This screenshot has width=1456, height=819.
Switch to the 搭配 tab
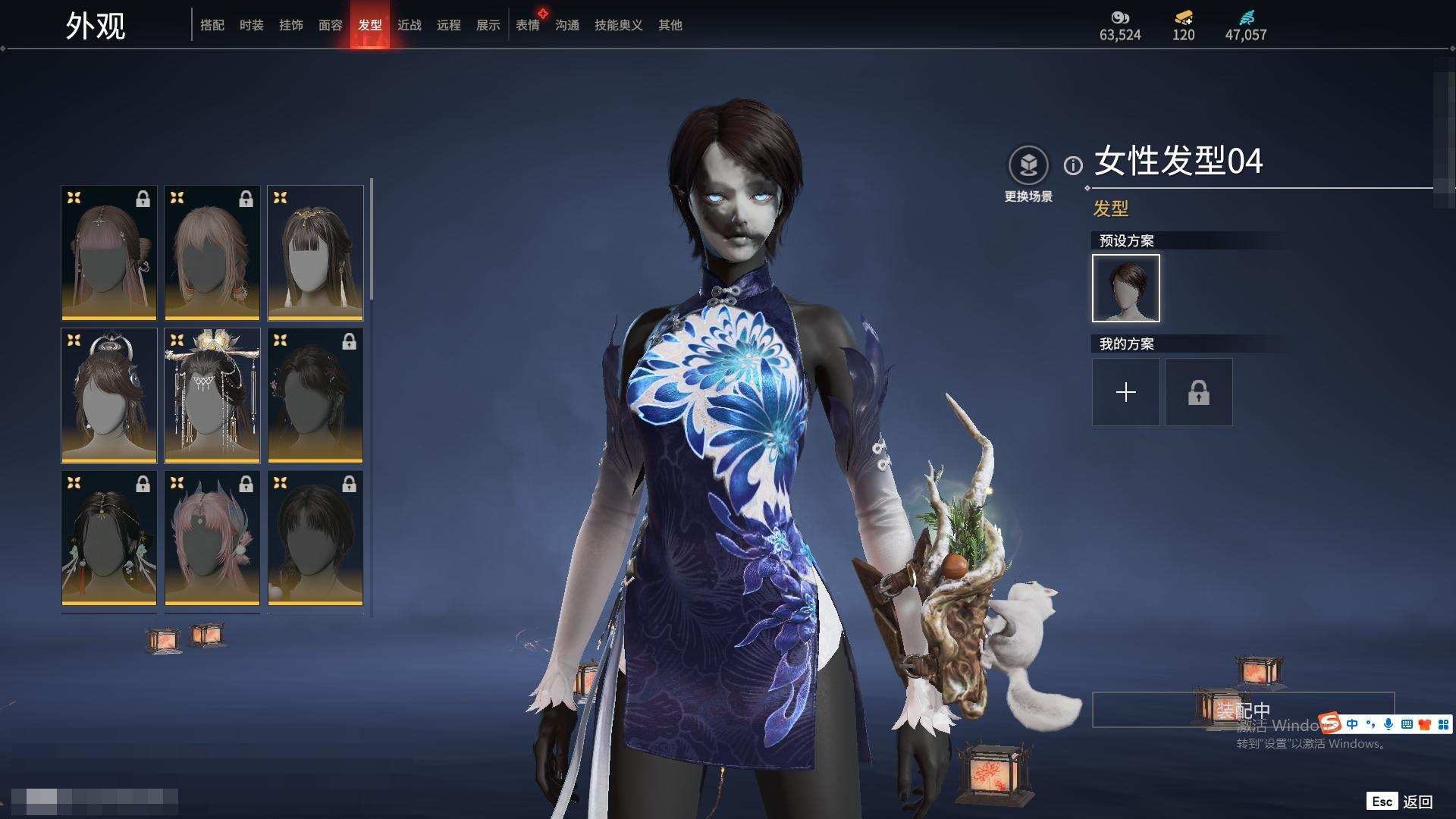pyautogui.click(x=212, y=25)
